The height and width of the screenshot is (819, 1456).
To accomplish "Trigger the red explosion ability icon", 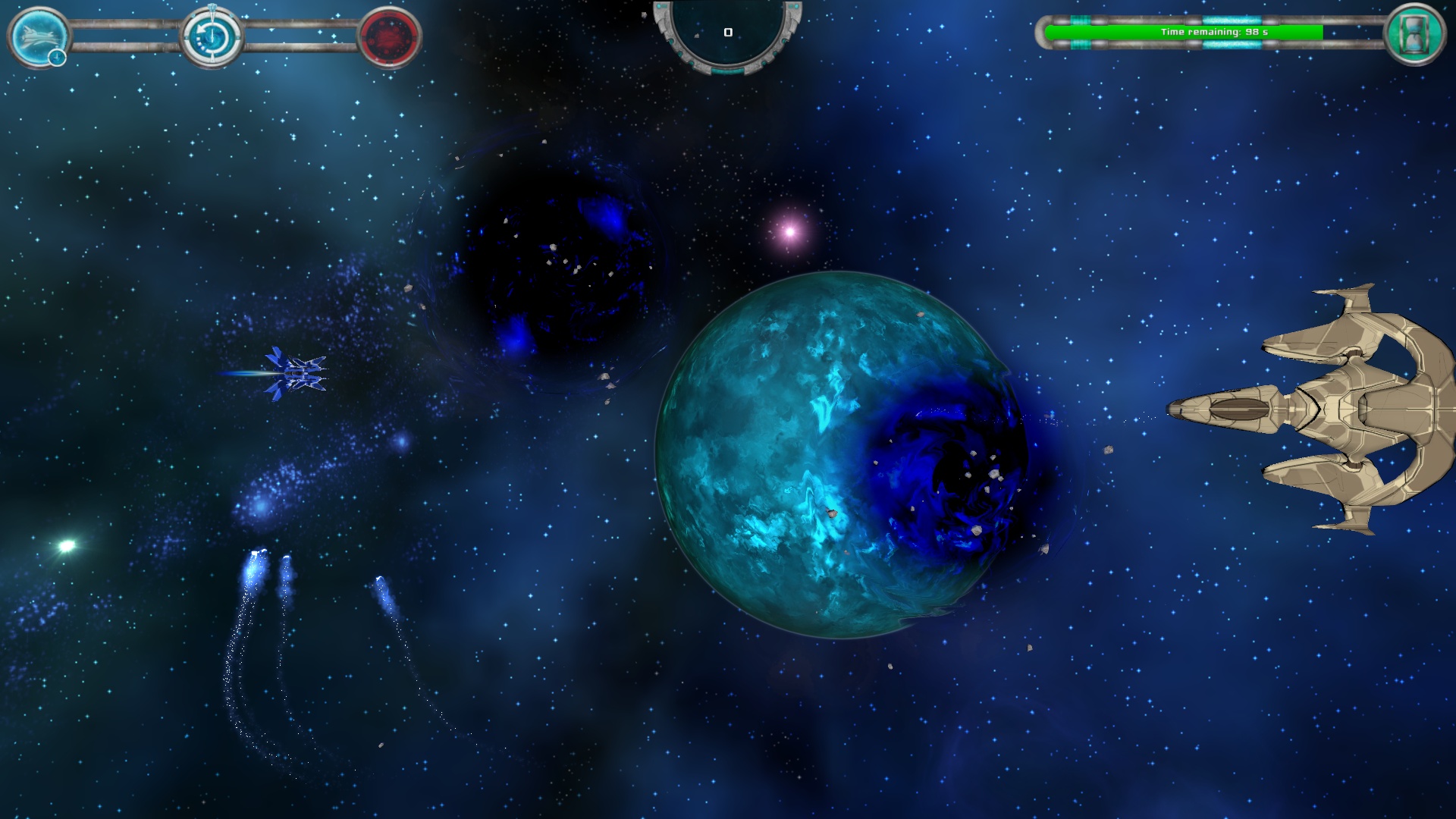I will (388, 36).
